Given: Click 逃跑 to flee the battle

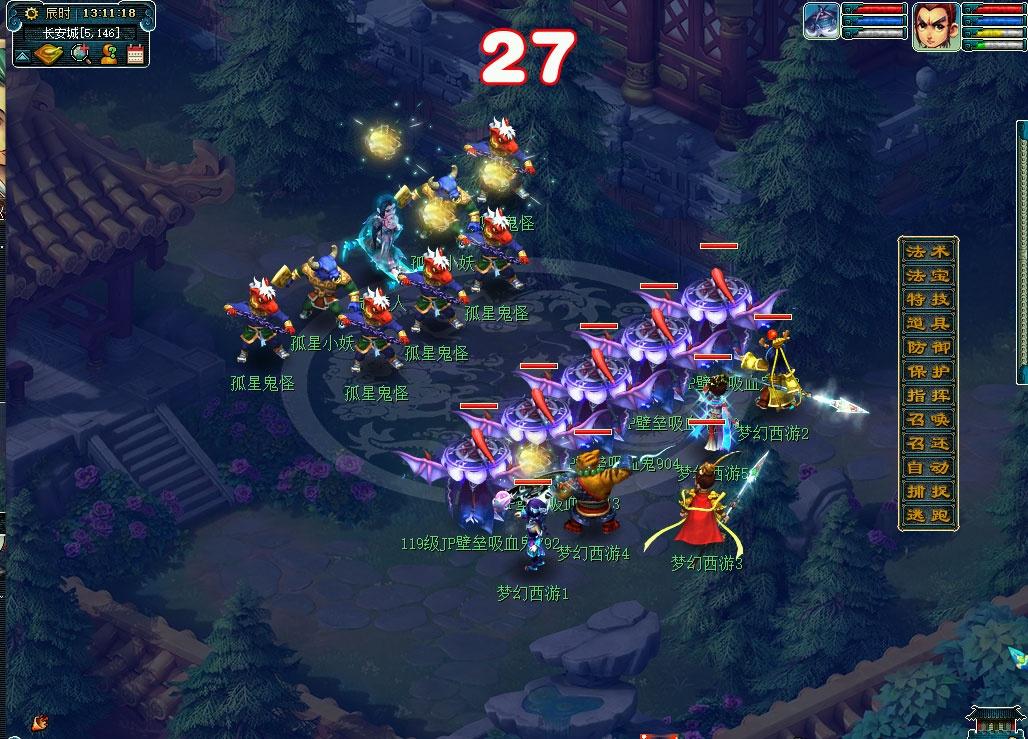Looking at the screenshot, I should point(927,516).
